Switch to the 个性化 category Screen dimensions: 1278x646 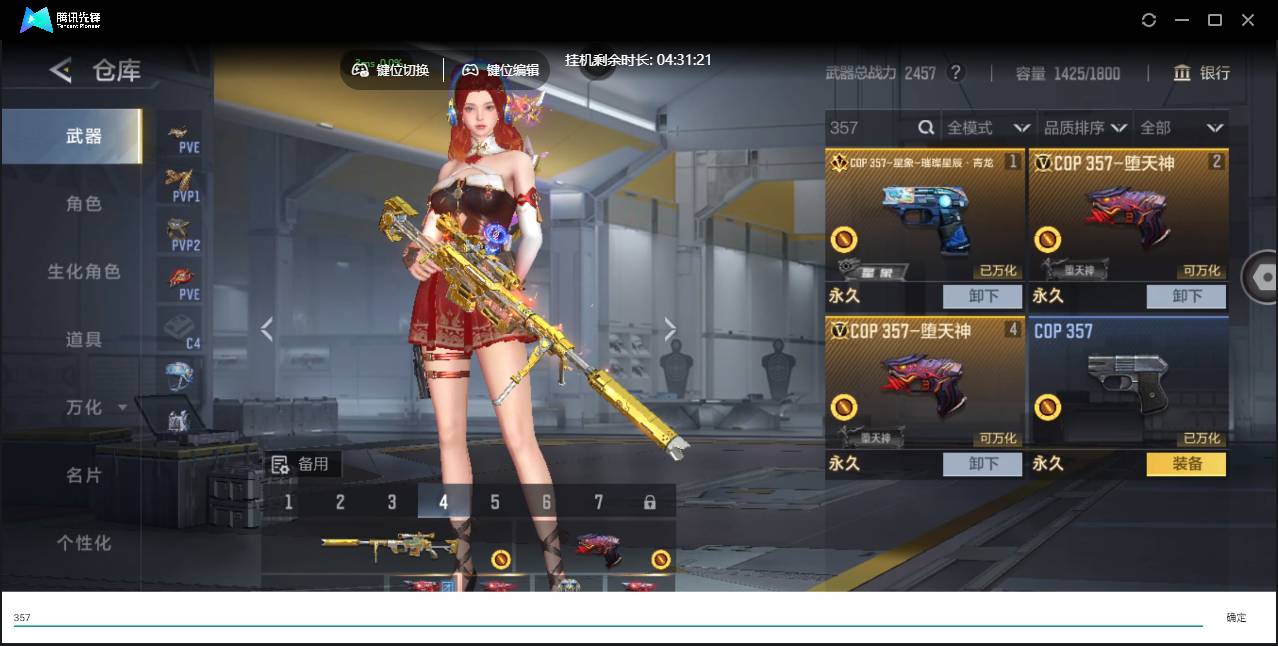[x=84, y=543]
